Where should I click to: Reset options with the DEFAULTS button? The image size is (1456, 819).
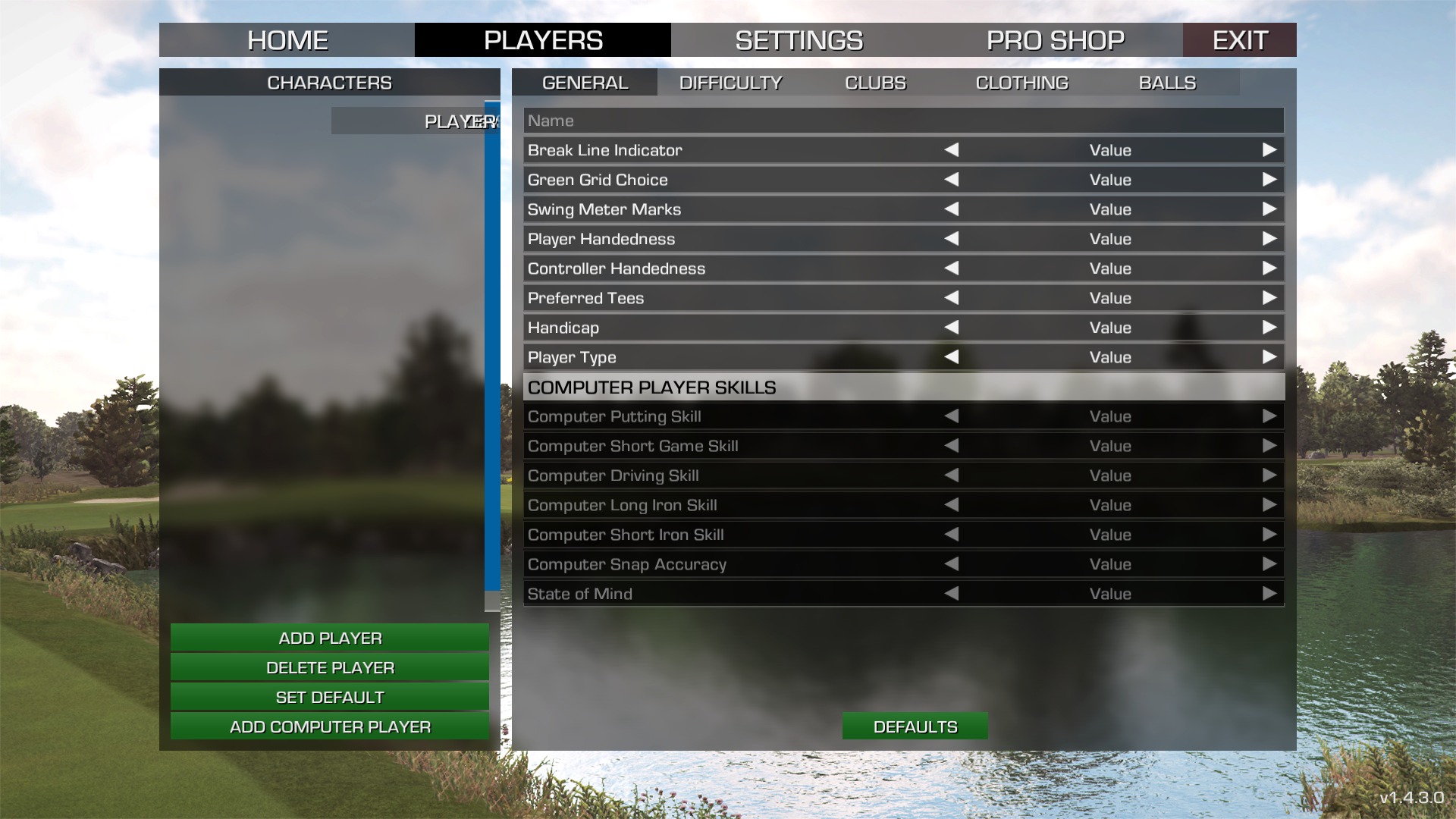[x=915, y=726]
